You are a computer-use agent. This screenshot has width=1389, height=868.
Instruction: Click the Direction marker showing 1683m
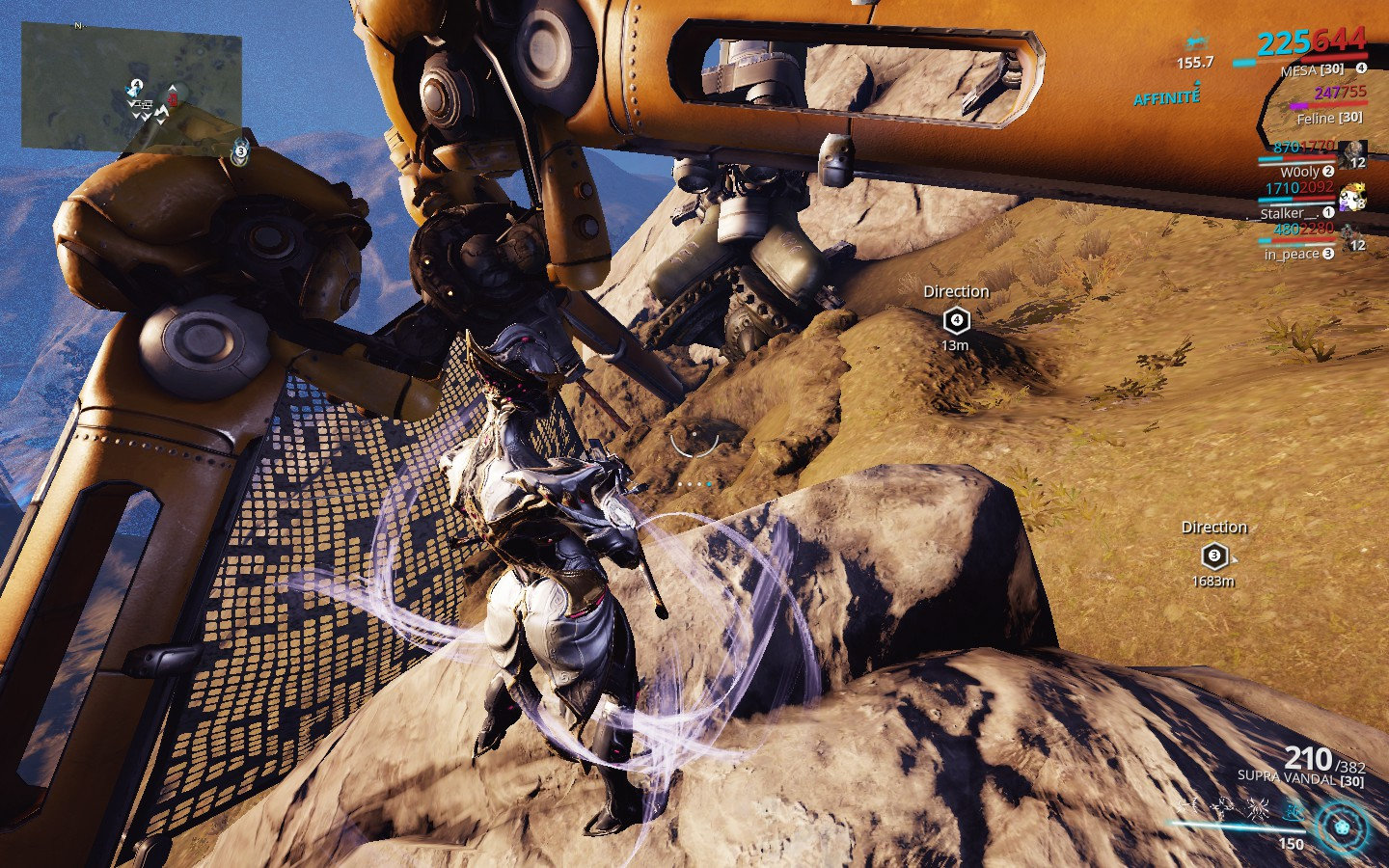point(1213,555)
